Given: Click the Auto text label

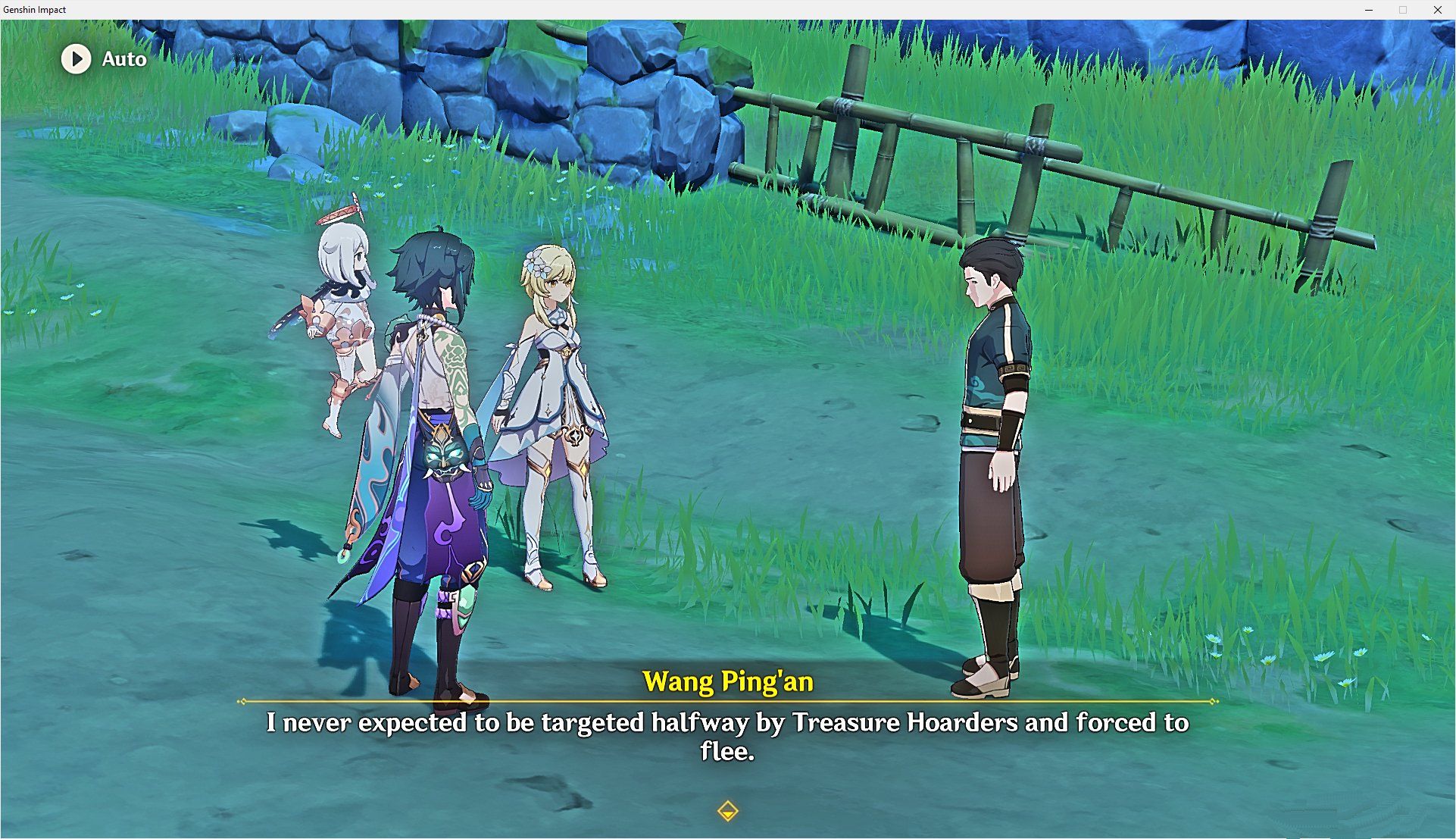Looking at the screenshot, I should click(x=123, y=59).
